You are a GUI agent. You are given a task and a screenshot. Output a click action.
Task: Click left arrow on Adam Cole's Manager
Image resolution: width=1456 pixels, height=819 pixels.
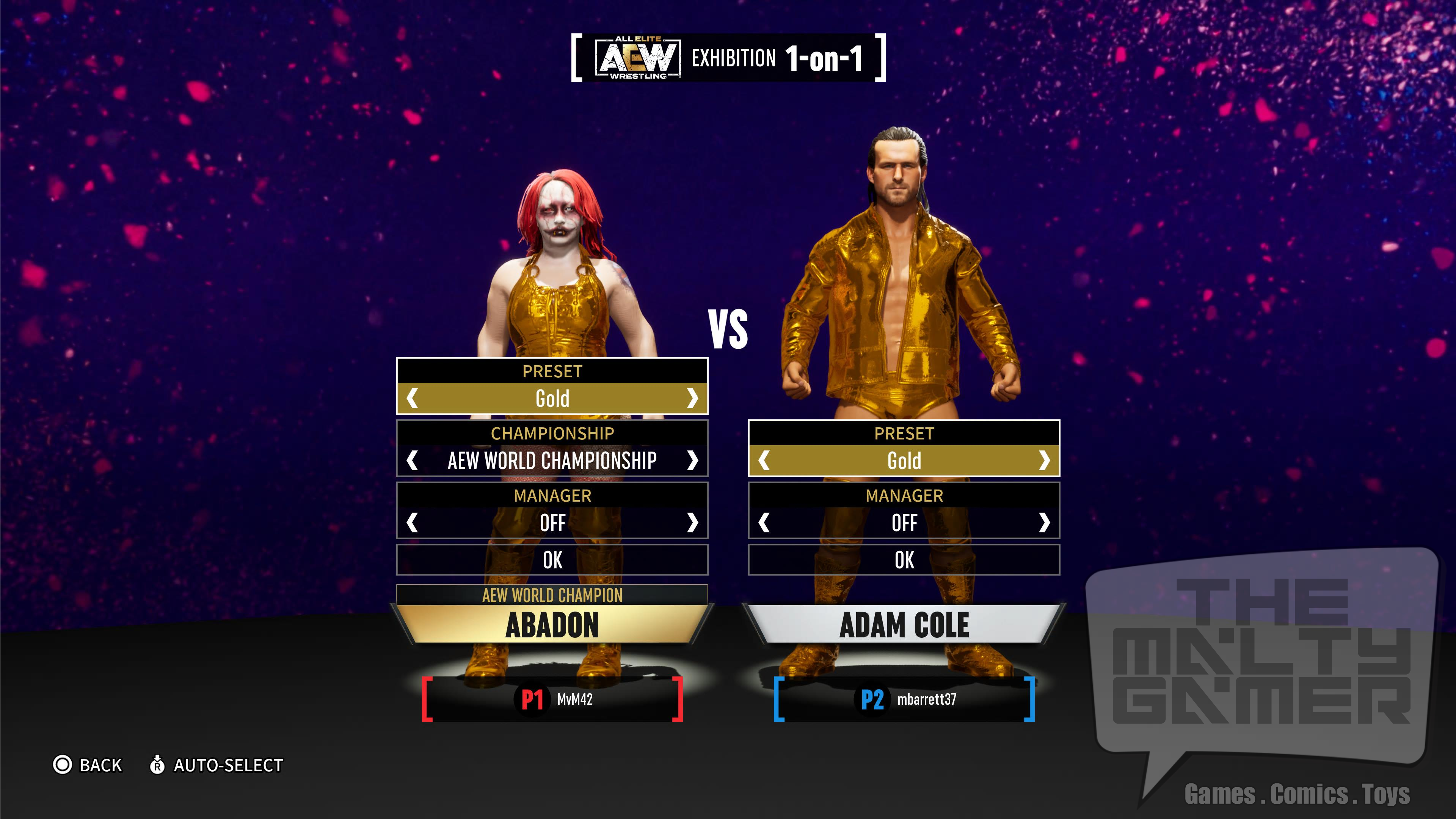(x=764, y=523)
